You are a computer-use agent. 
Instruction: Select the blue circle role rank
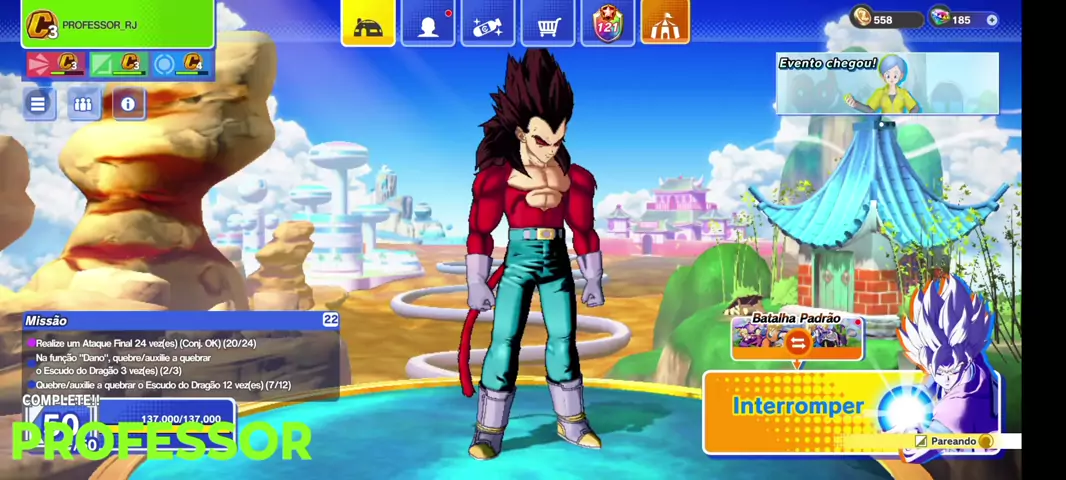(180, 65)
